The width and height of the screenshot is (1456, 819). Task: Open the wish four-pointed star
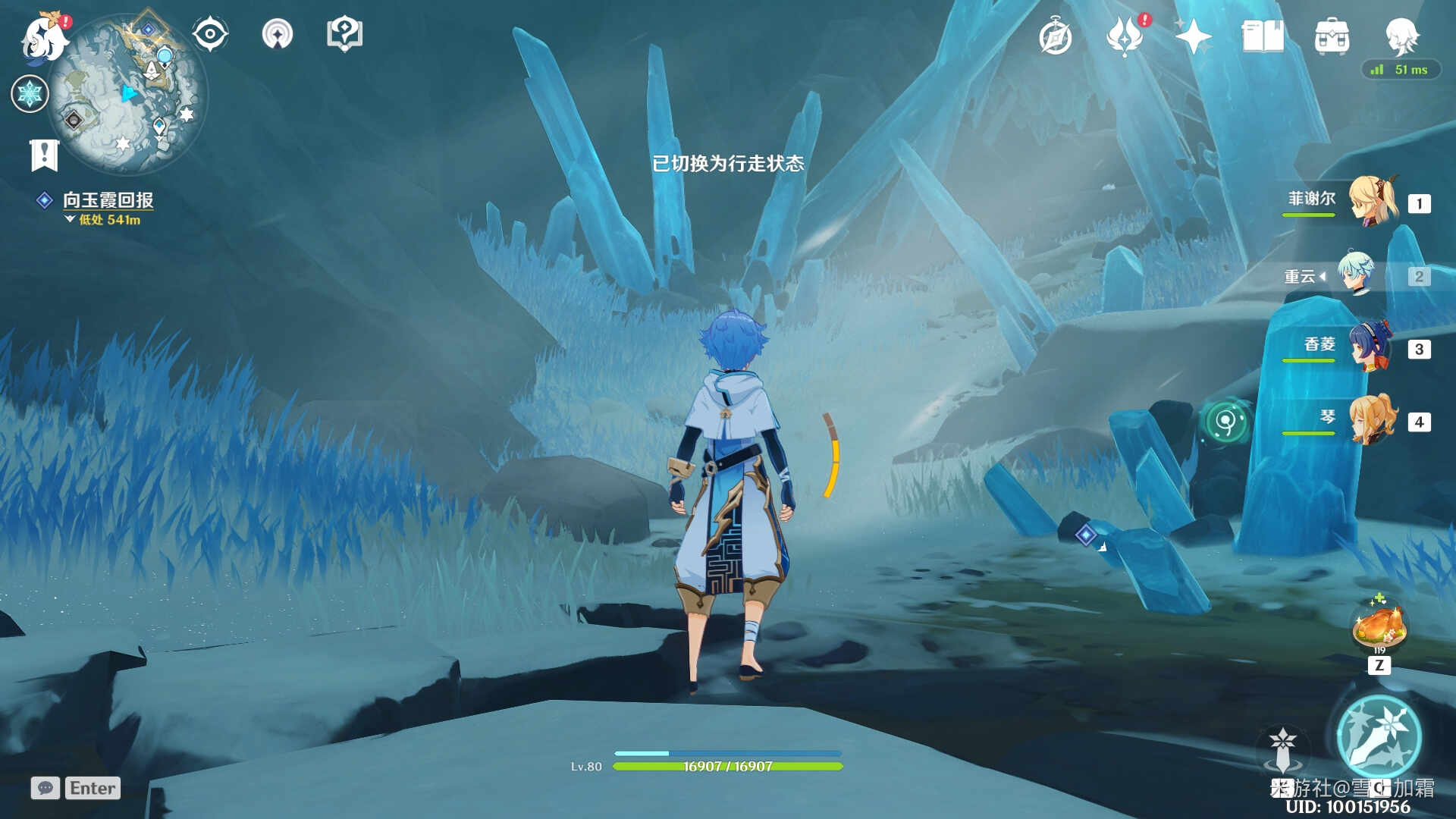[x=1193, y=36]
